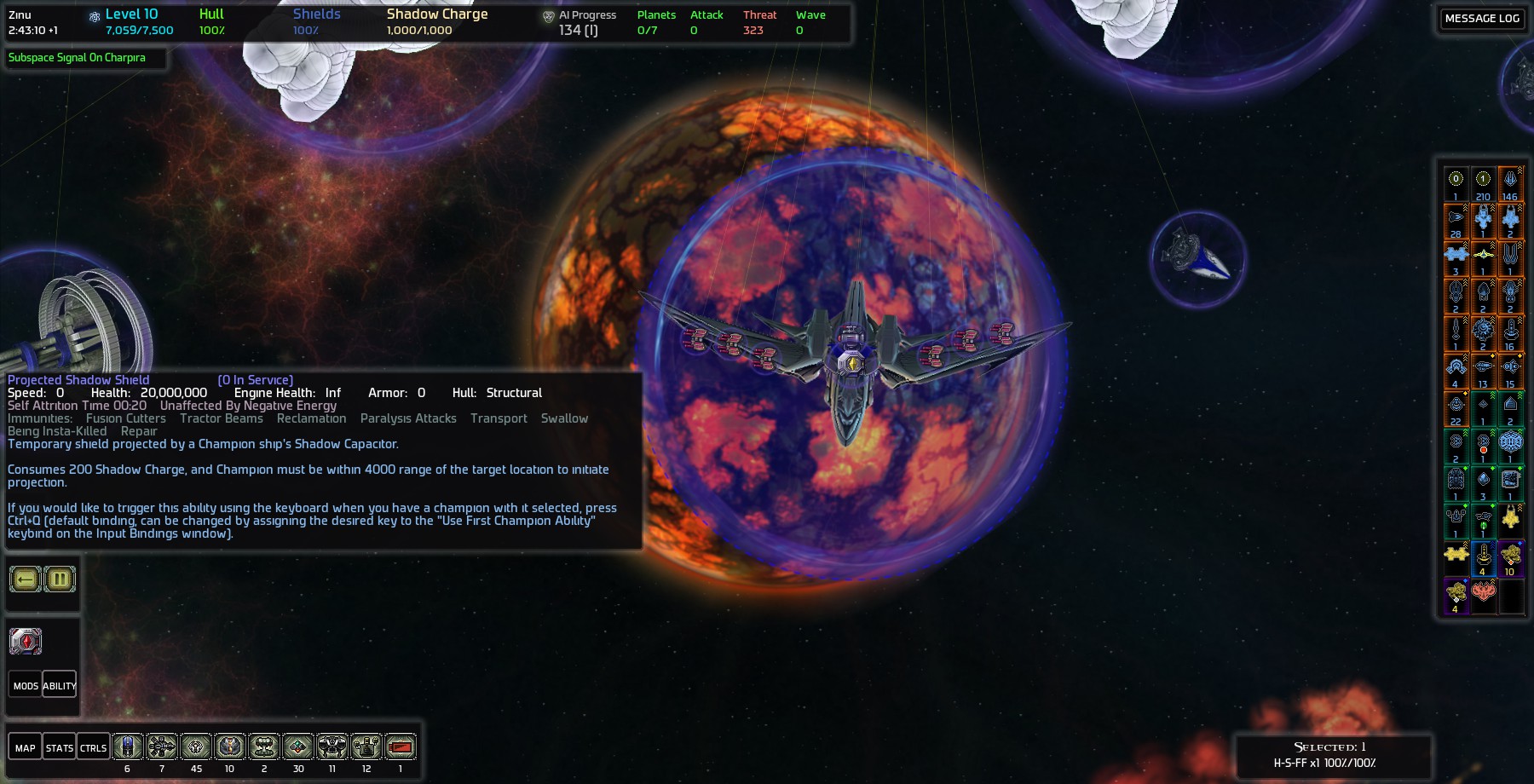
Task: Select the red battery icon with count 1
Action: [x=401, y=747]
